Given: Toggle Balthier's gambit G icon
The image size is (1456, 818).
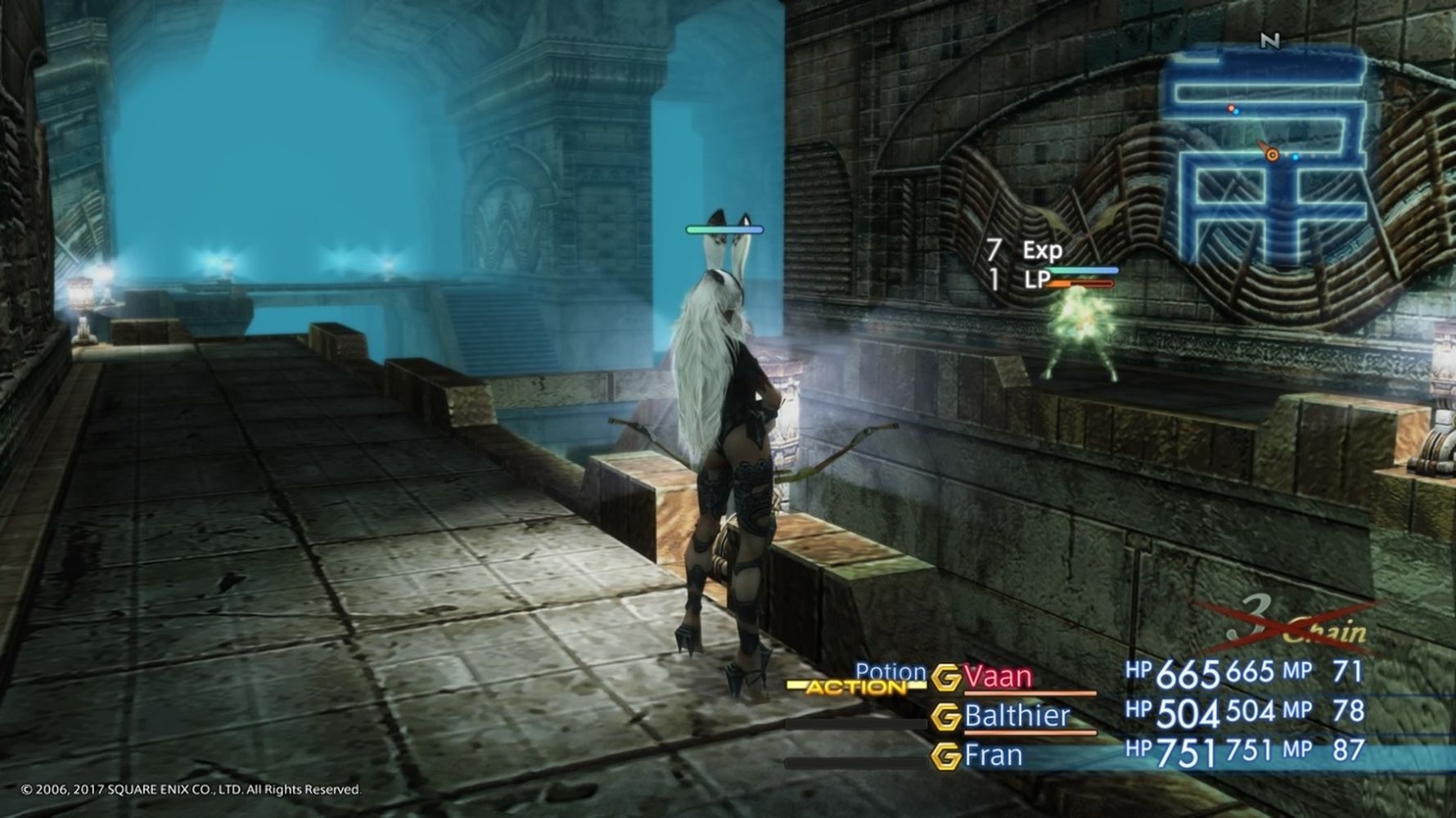Looking at the screenshot, I should [946, 717].
